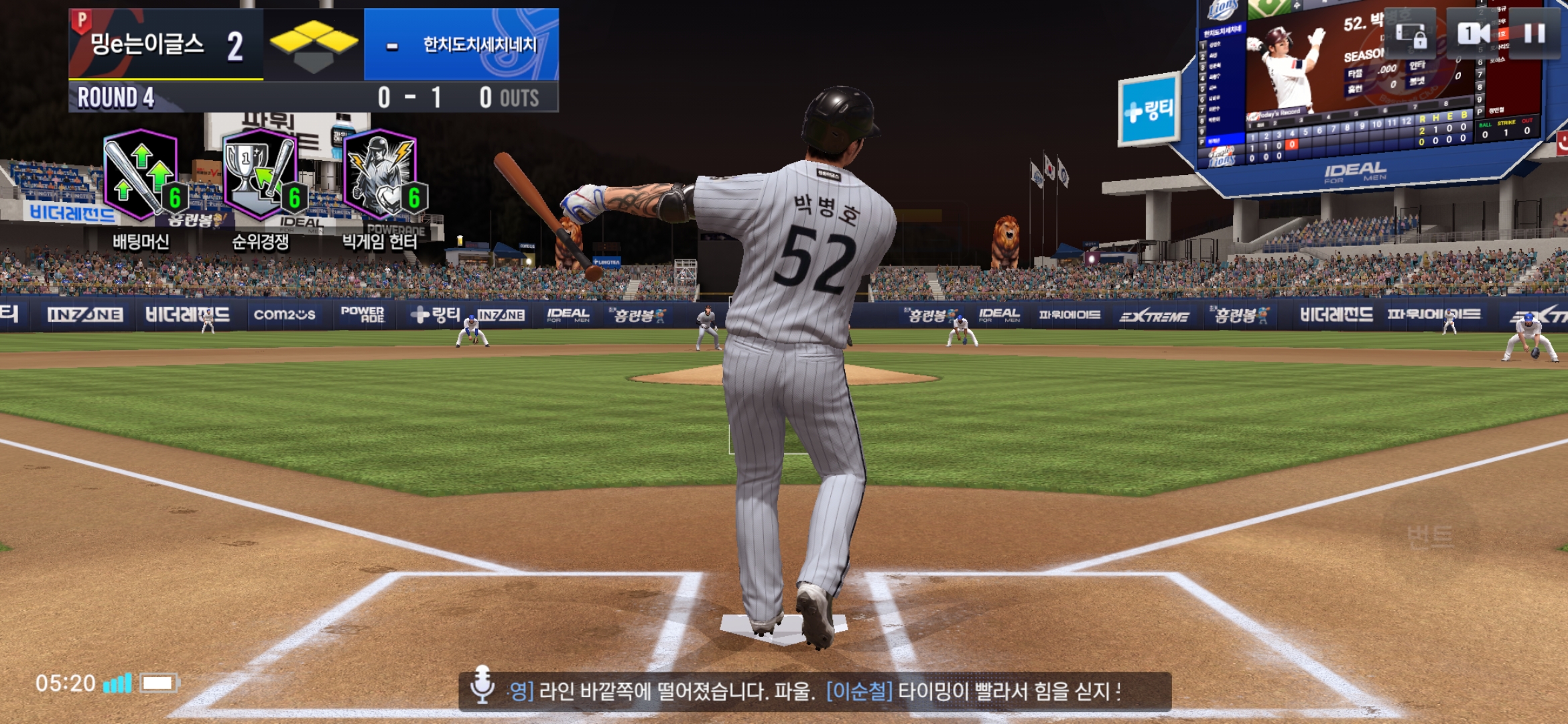The height and width of the screenshot is (724, 1568).
Task: Tap the faded 번트 bunt button
Action: pyautogui.click(x=1430, y=536)
